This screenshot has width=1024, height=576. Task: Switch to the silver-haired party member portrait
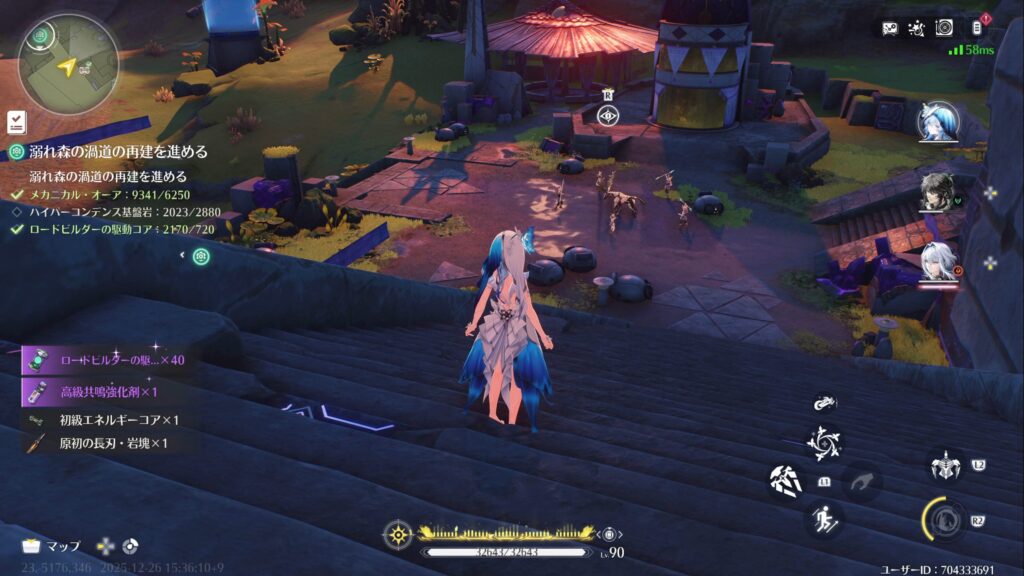(938, 264)
